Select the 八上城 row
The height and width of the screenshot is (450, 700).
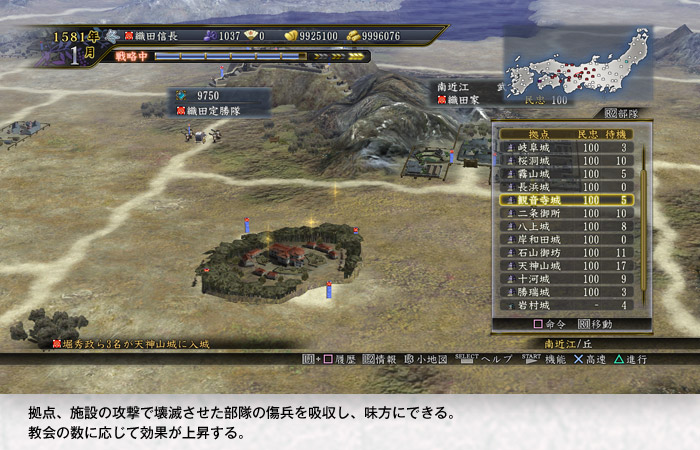point(566,226)
